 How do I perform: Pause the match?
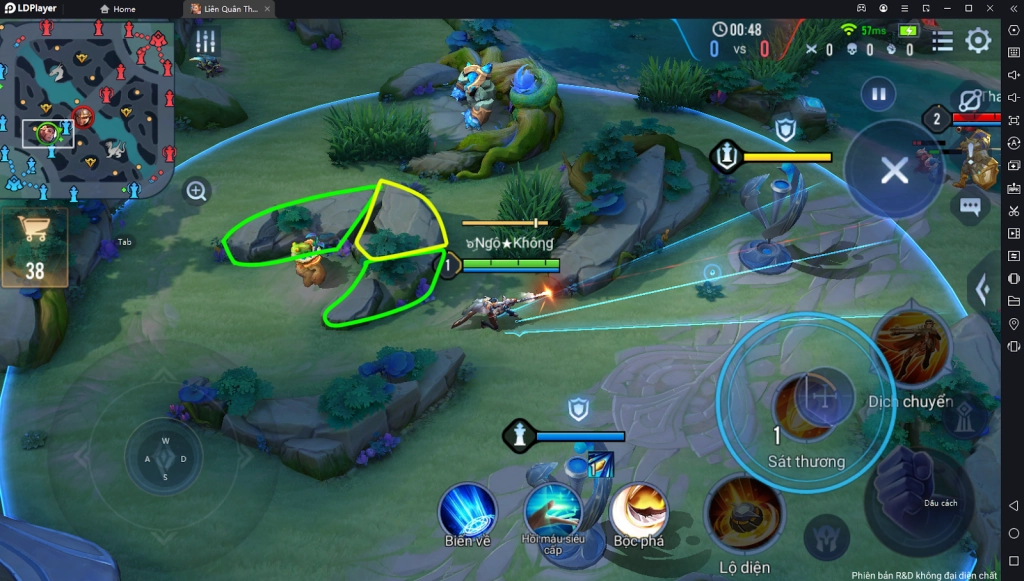tap(878, 95)
